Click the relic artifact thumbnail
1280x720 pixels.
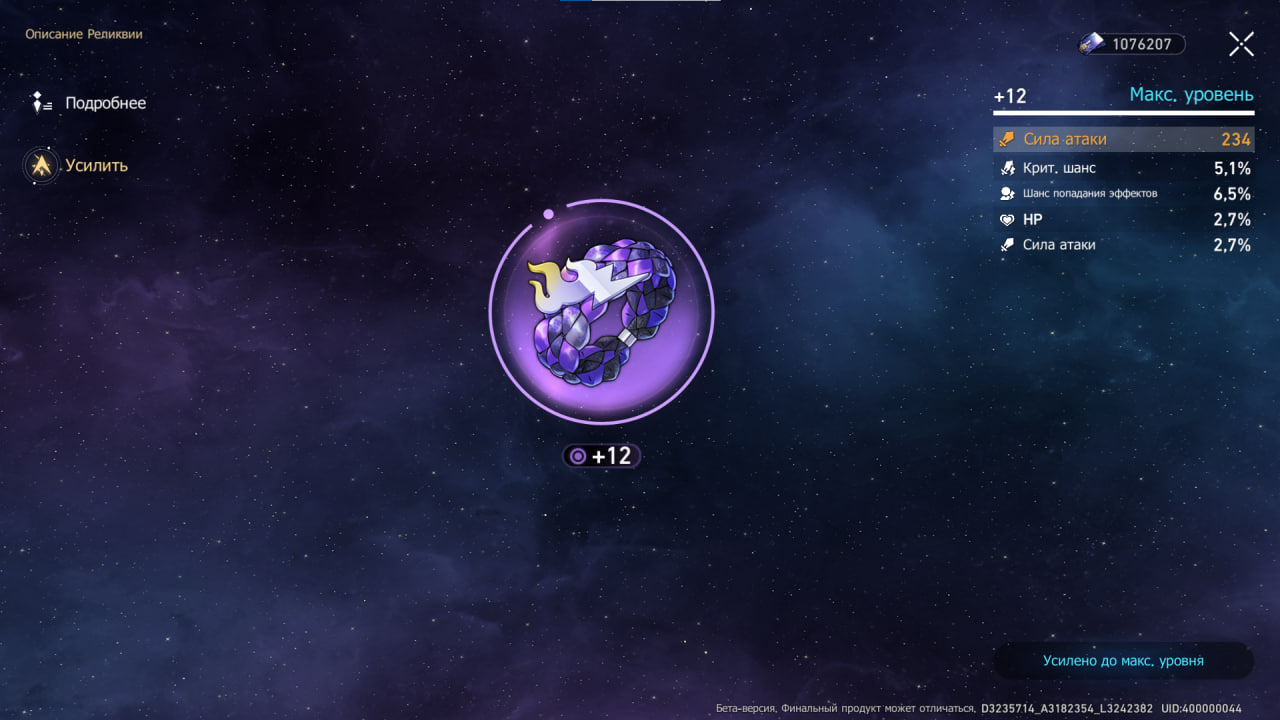[601, 311]
